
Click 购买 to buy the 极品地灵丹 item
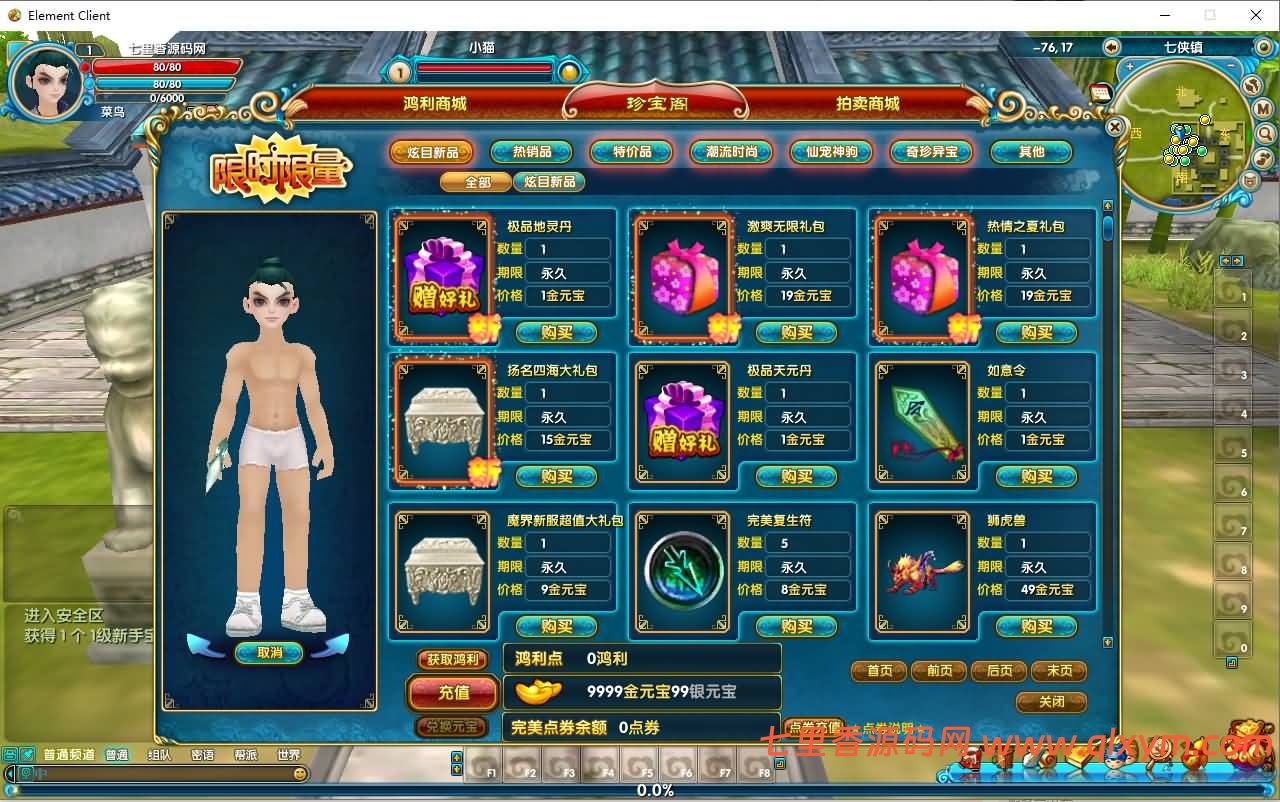pyautogui.click(x=557, y=333)
